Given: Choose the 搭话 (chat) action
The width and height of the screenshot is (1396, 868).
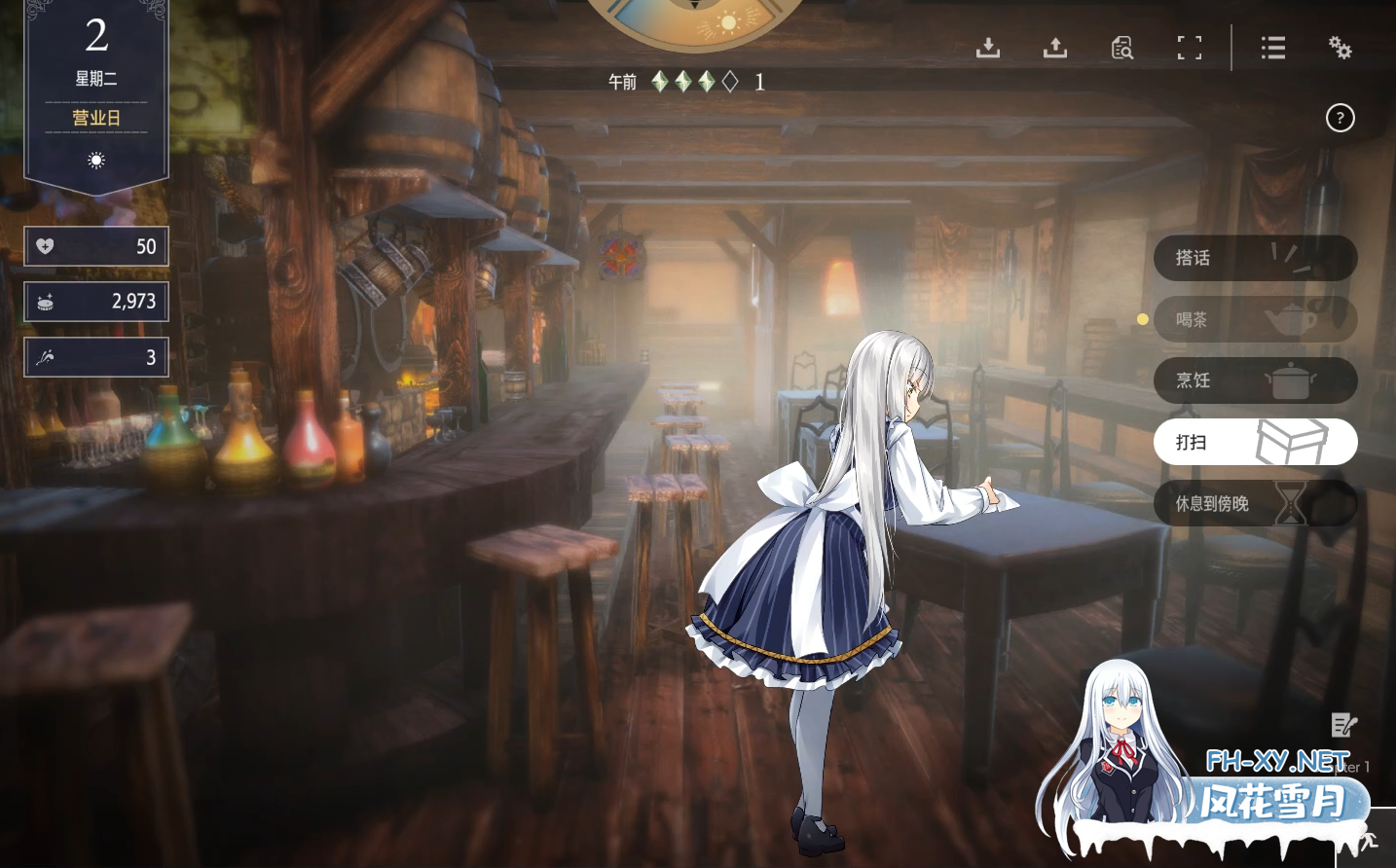Looking at the screenshot, I should pos(1254,258).
